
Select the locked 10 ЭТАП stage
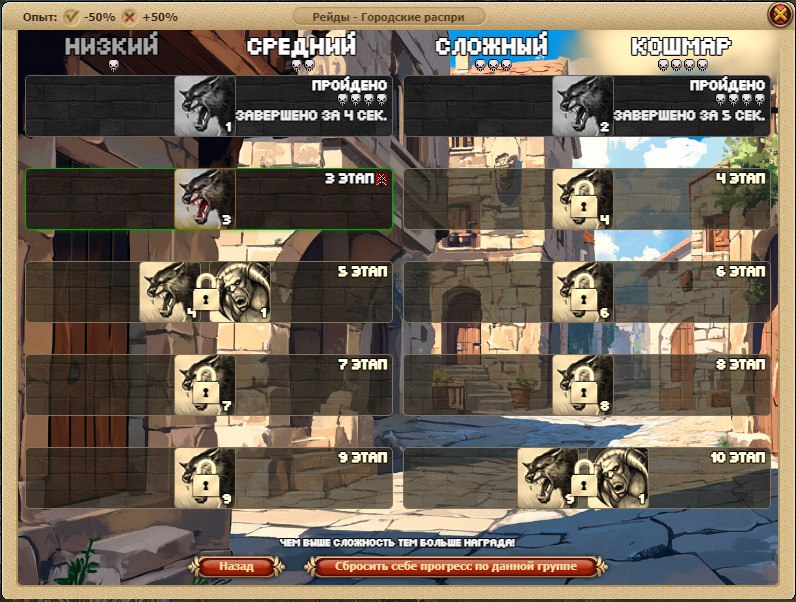[586, 478]
